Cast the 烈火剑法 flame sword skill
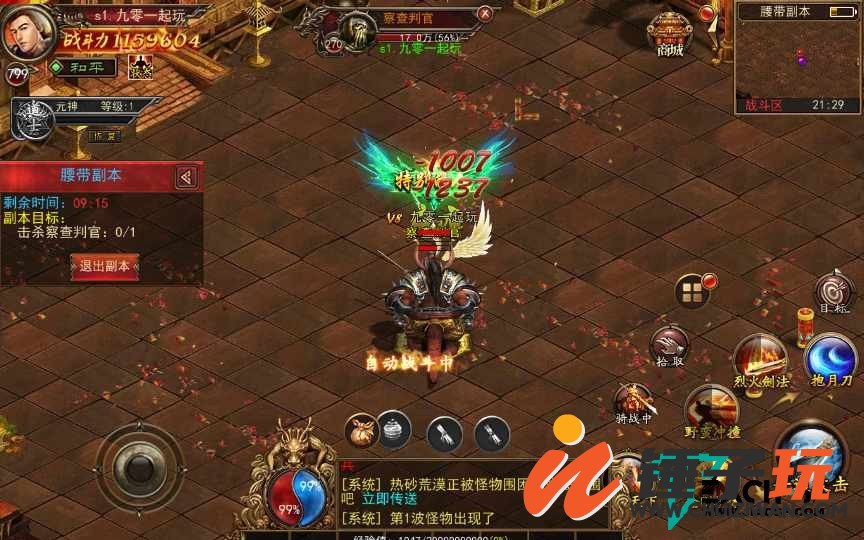864x540 pixels. tap(760, 360)
